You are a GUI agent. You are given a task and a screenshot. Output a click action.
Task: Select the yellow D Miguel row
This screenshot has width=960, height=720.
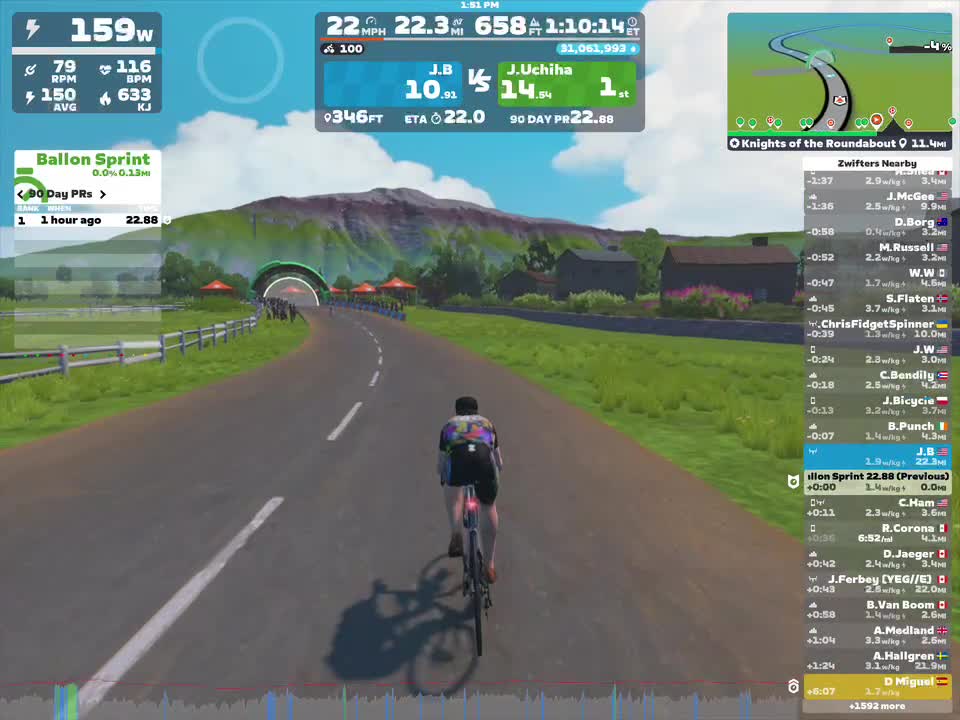click(x=877, y=686)
